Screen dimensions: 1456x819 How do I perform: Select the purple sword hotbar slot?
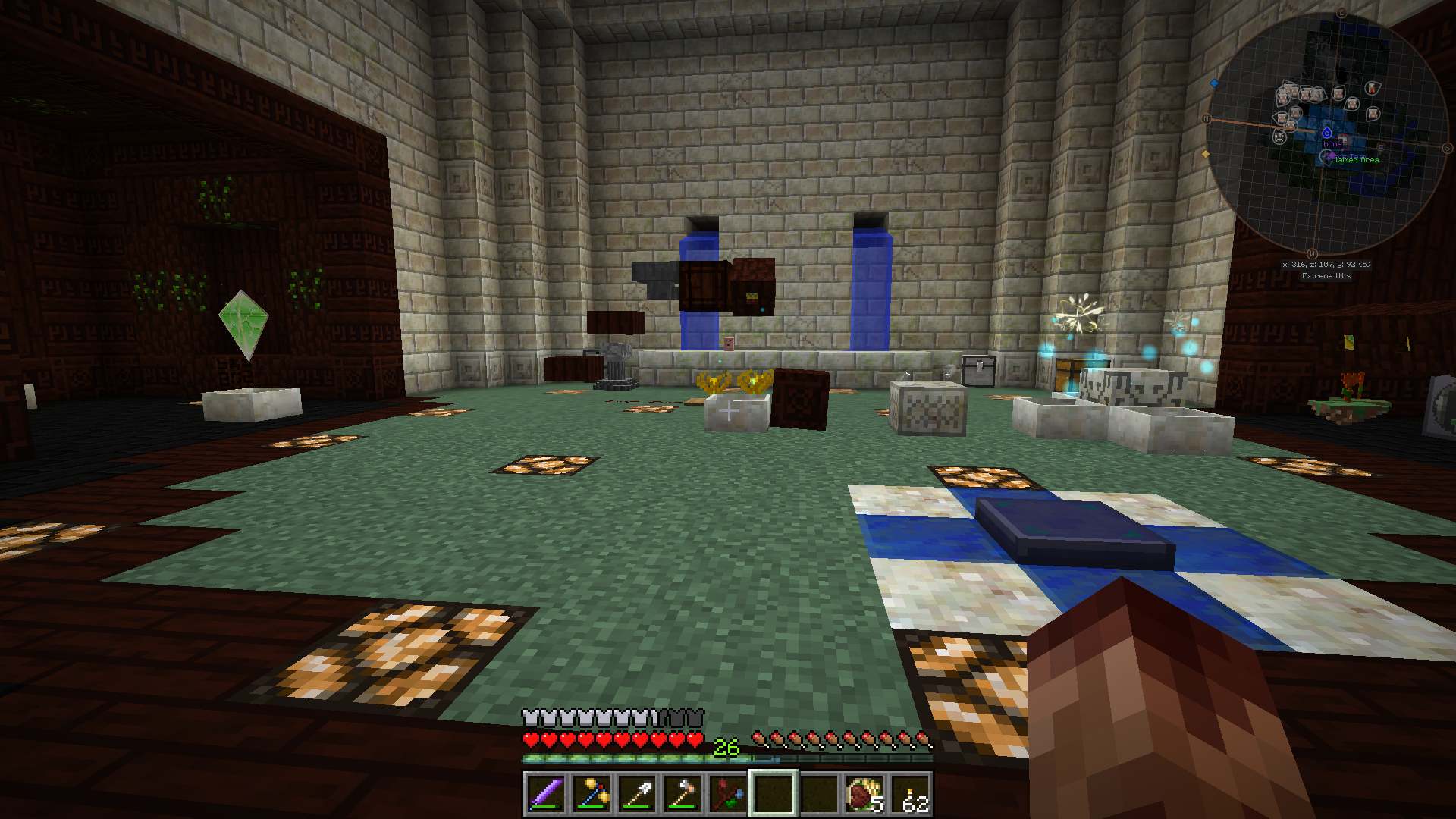coord(545,794)
